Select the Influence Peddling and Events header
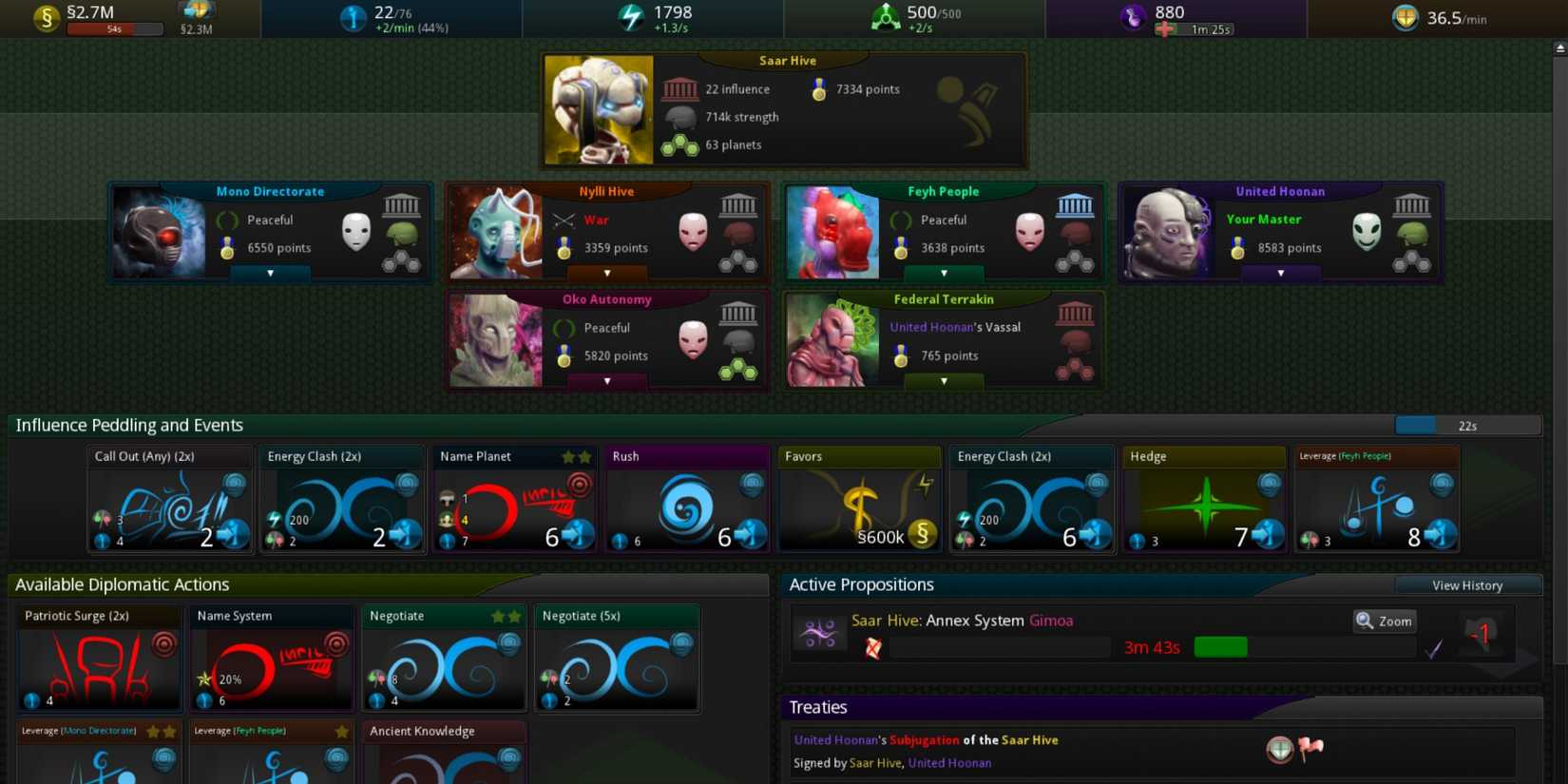The width and height of the screenshot is (1568, 784). [x=128, y=425]
